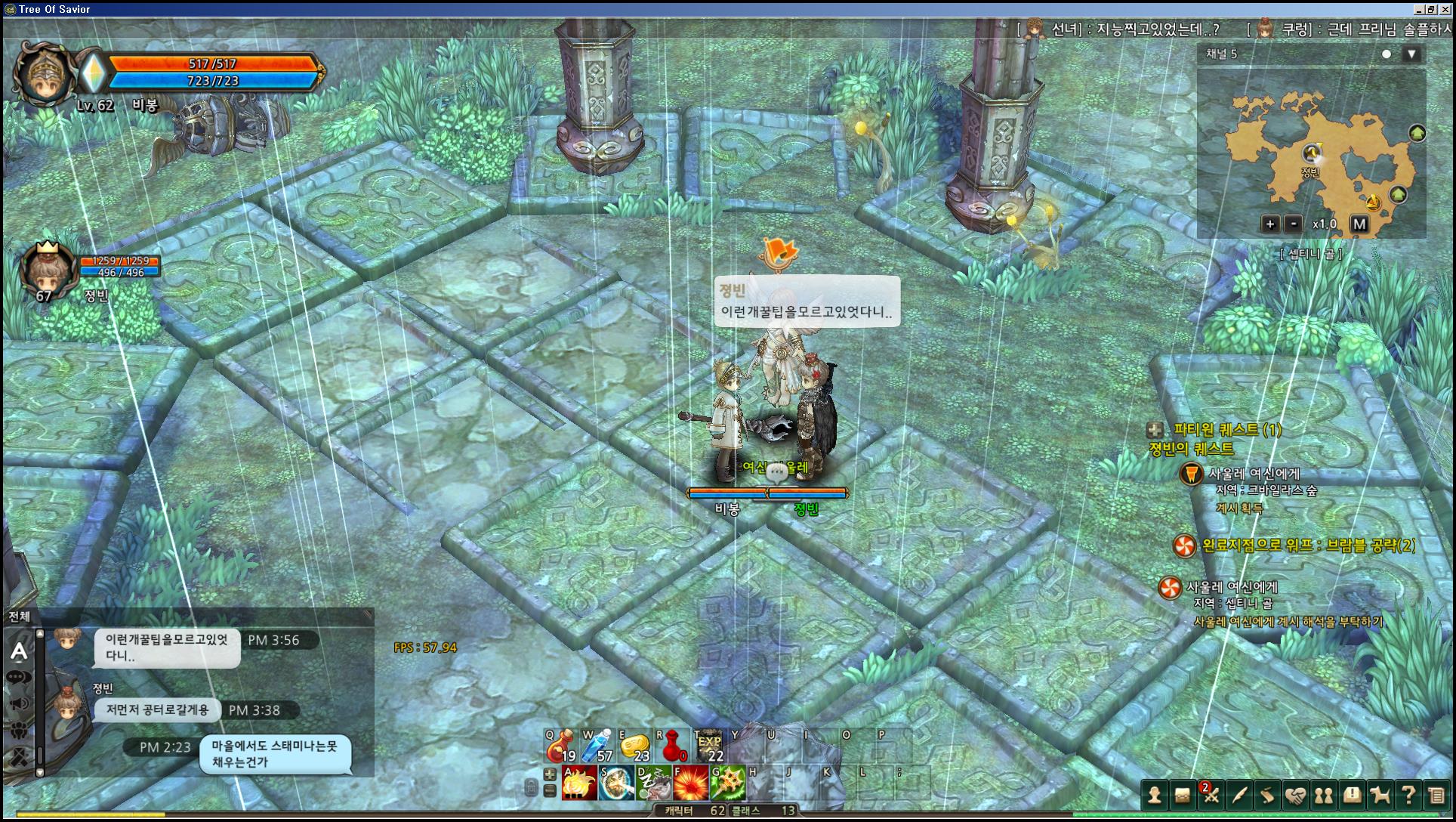
Task: Open the full map with the M button
Action: [1359, 224]
